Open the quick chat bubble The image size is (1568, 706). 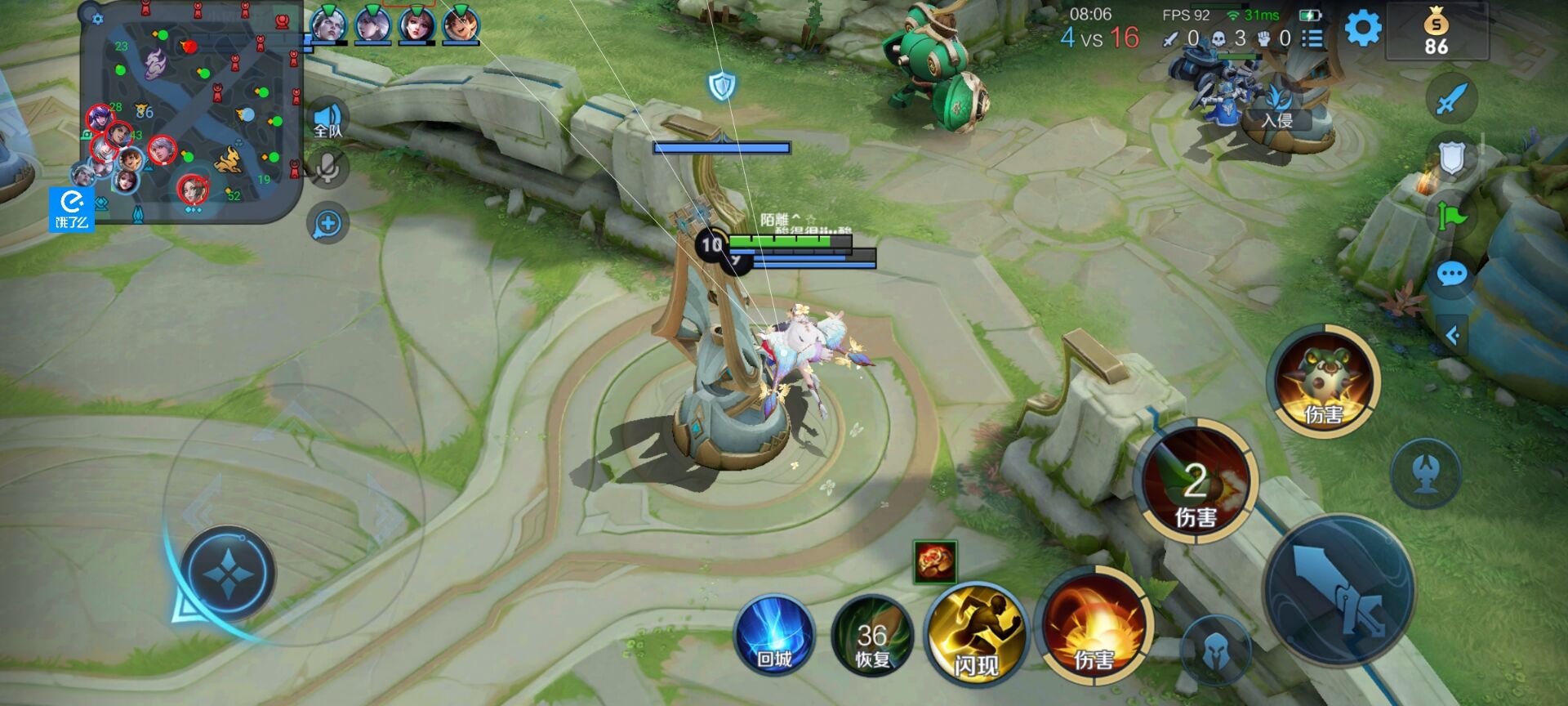point(1451,275)
